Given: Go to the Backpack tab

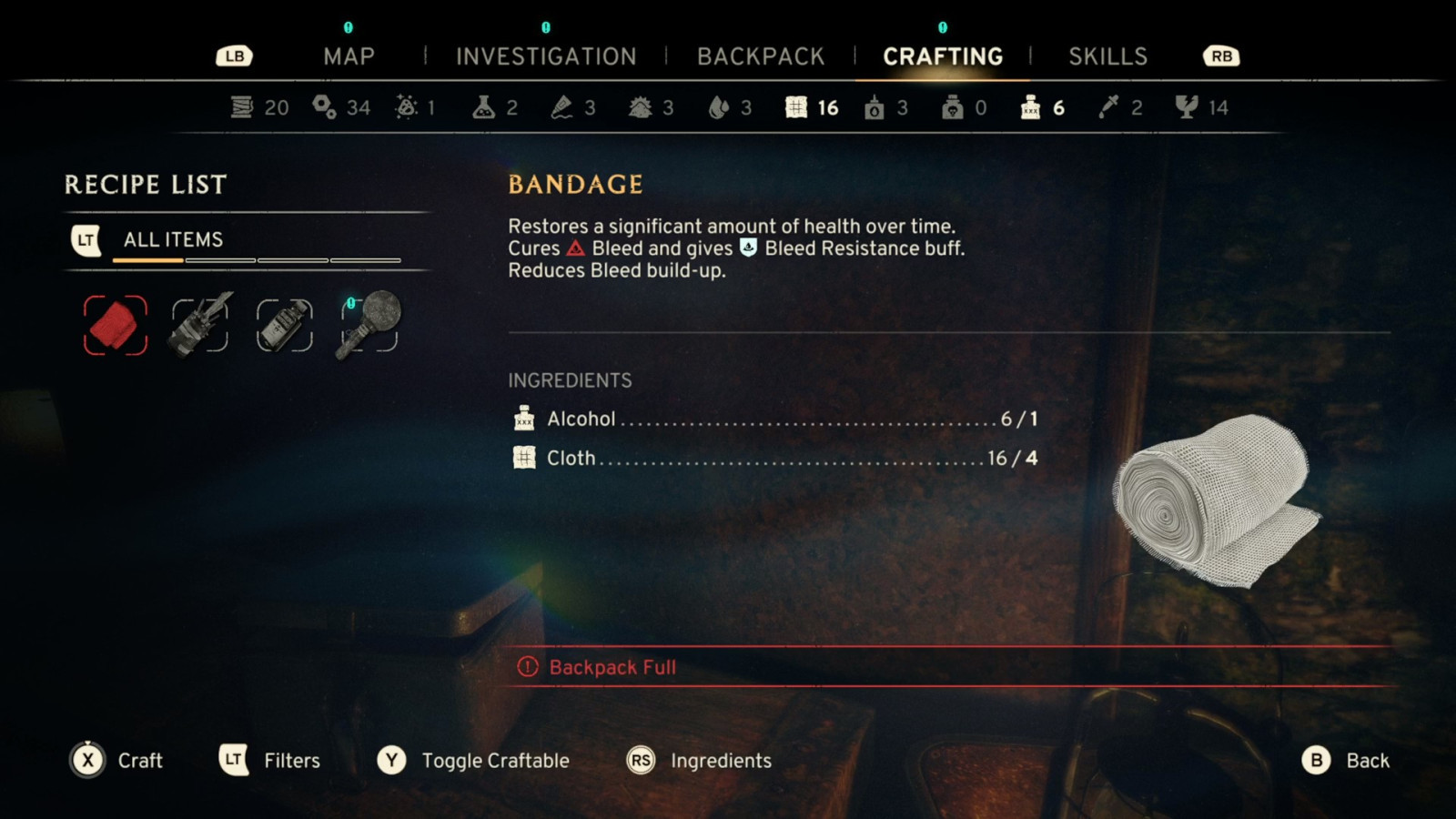Looking at the screenshot, I should point(761,56).
